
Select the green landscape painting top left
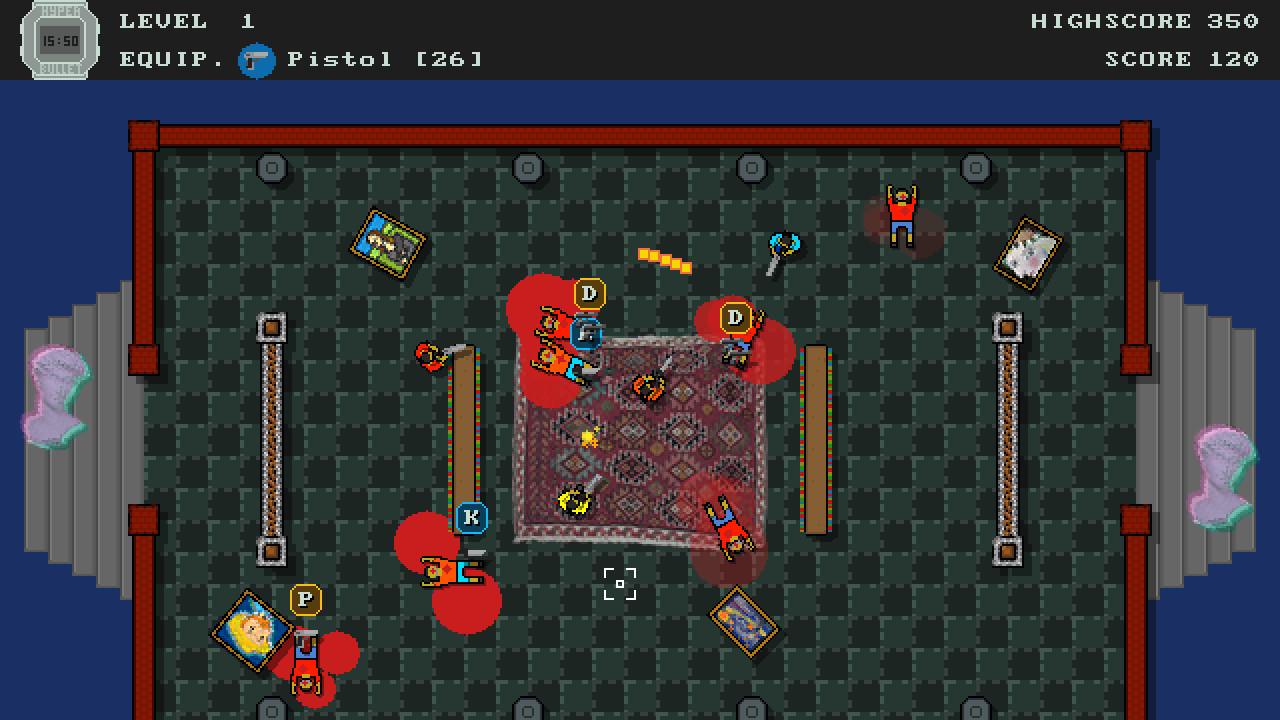click(386, 241)
